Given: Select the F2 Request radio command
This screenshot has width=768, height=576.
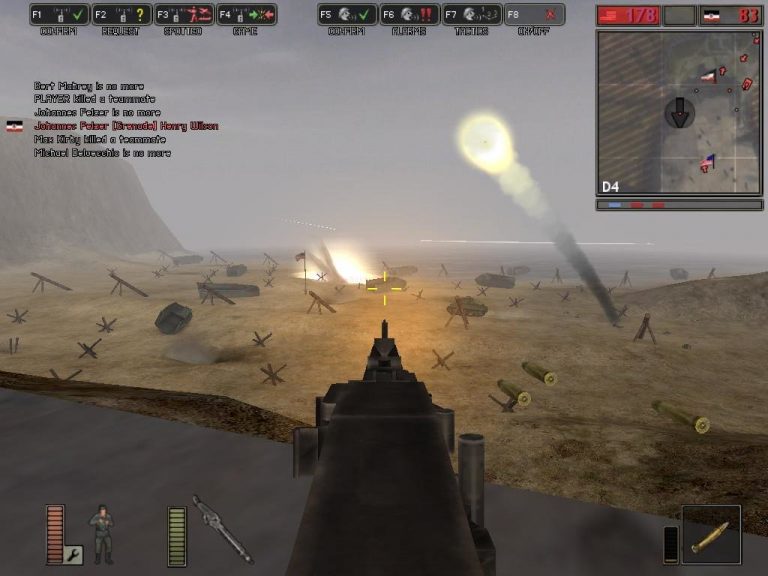Looking at the screenshot, I should [121, 15].
